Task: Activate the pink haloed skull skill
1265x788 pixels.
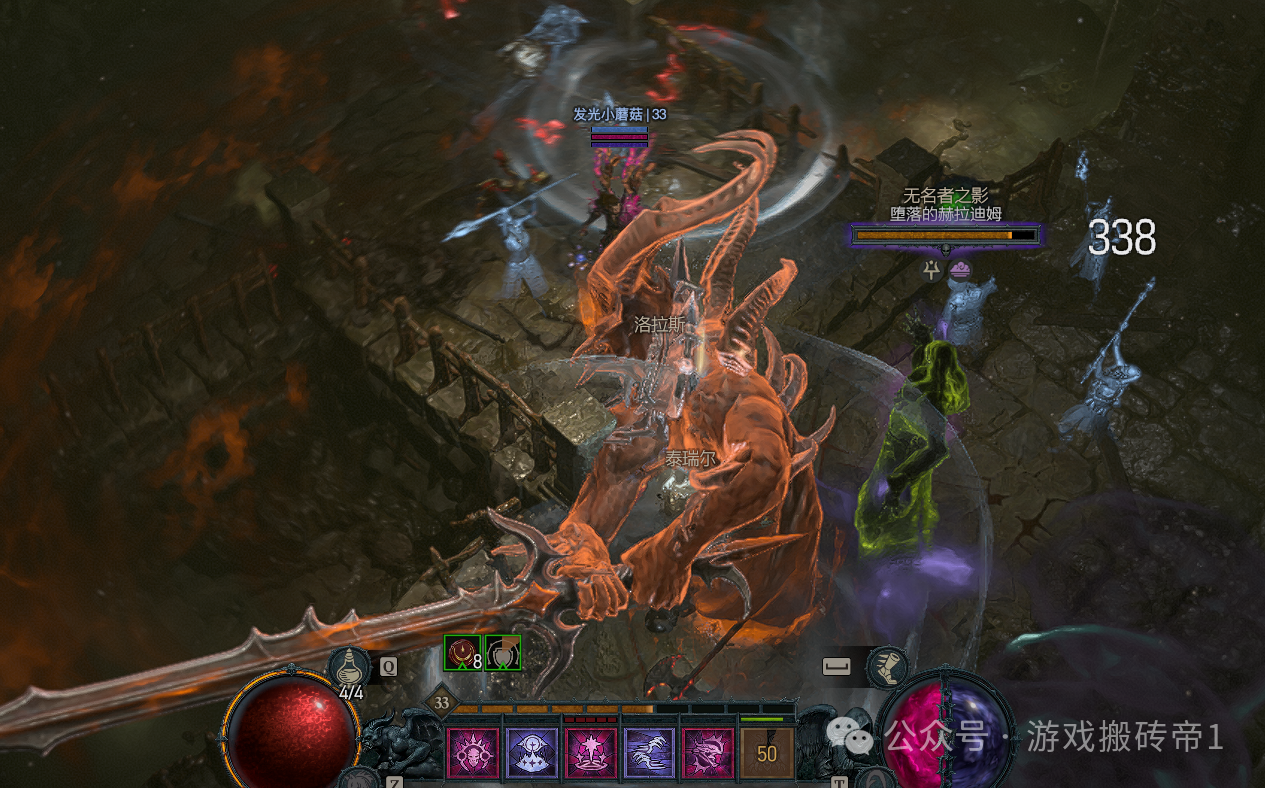Action: click(x=472, y=752)
